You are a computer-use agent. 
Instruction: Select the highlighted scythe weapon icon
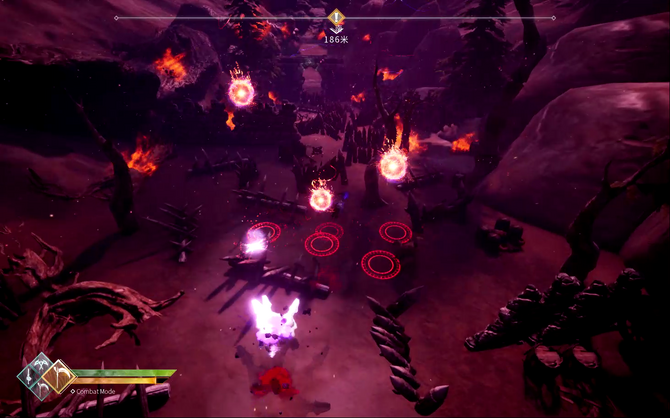pyautogui.click(x=59, y=376)
